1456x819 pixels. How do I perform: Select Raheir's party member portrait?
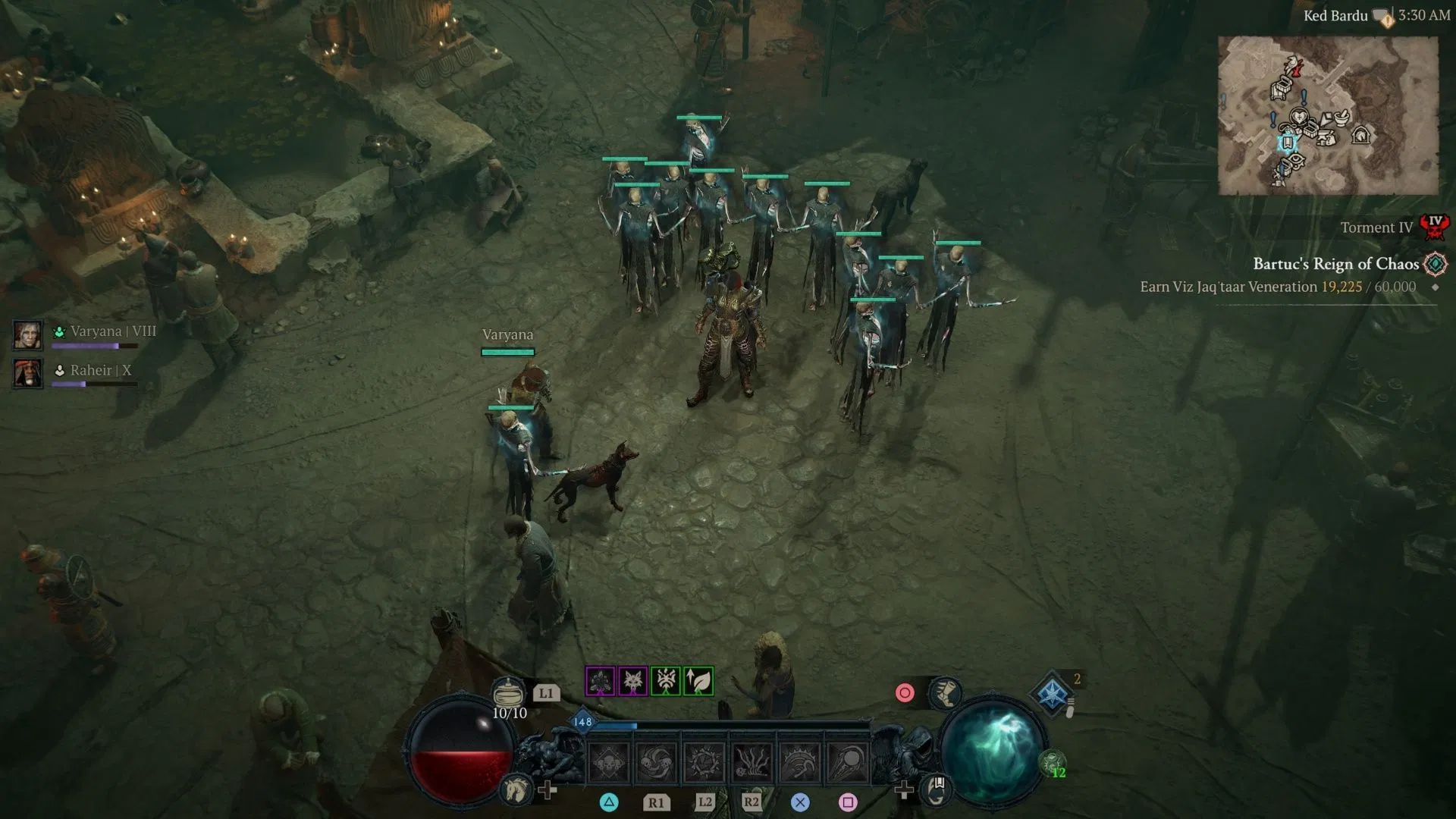point(29,374)
